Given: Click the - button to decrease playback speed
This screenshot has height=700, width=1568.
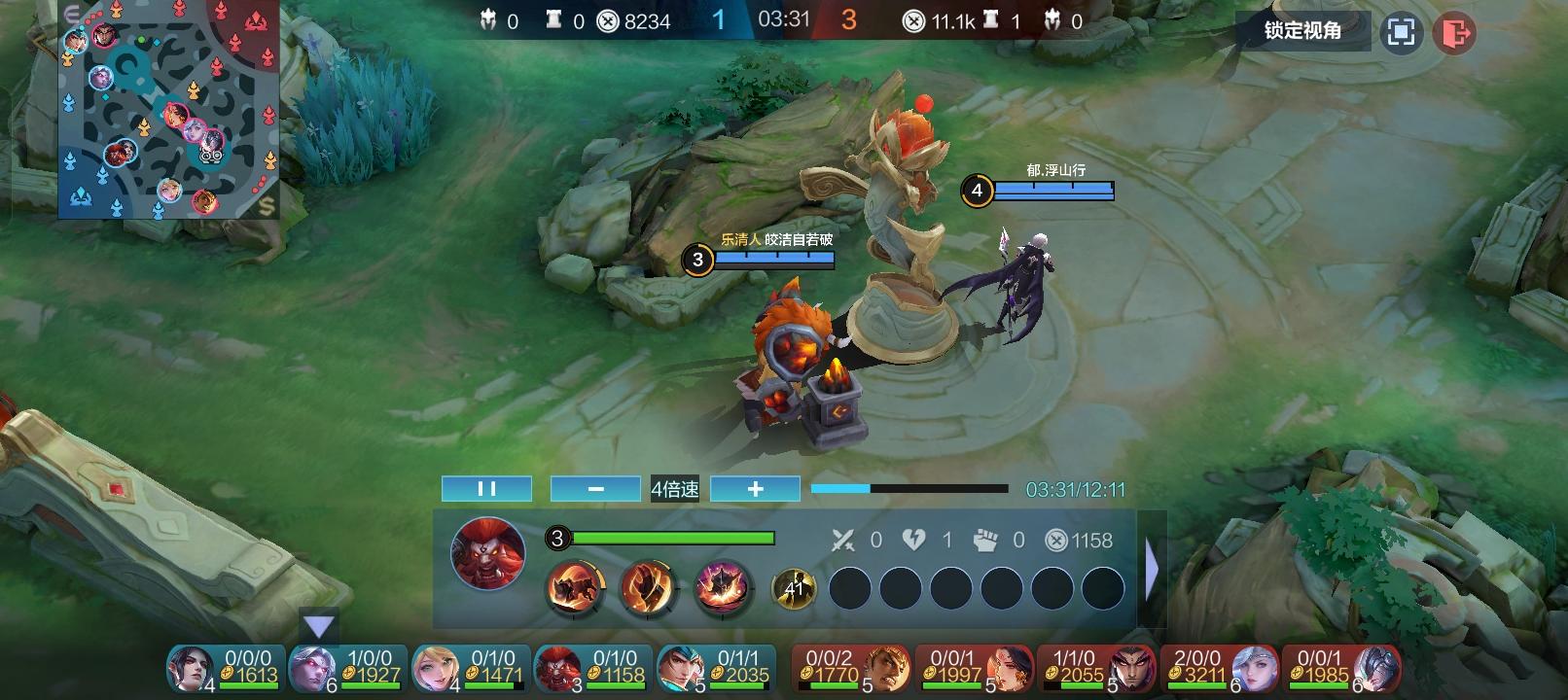Looking at the screenshot, I should tap(594, 488).
